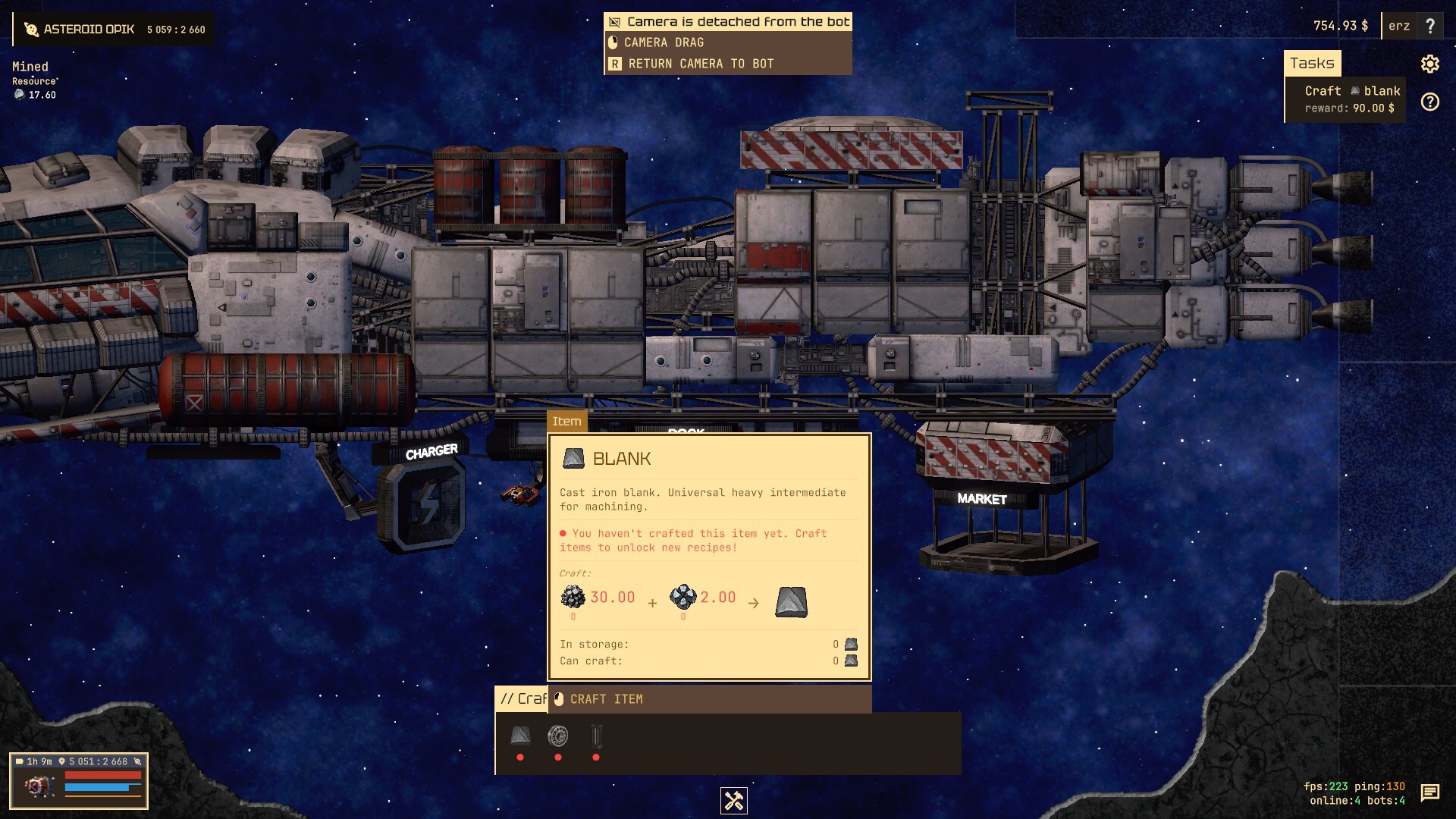Click the square question mark beside erz
Viewport: 1456px width, 819px height.
tap(1430, 26)
